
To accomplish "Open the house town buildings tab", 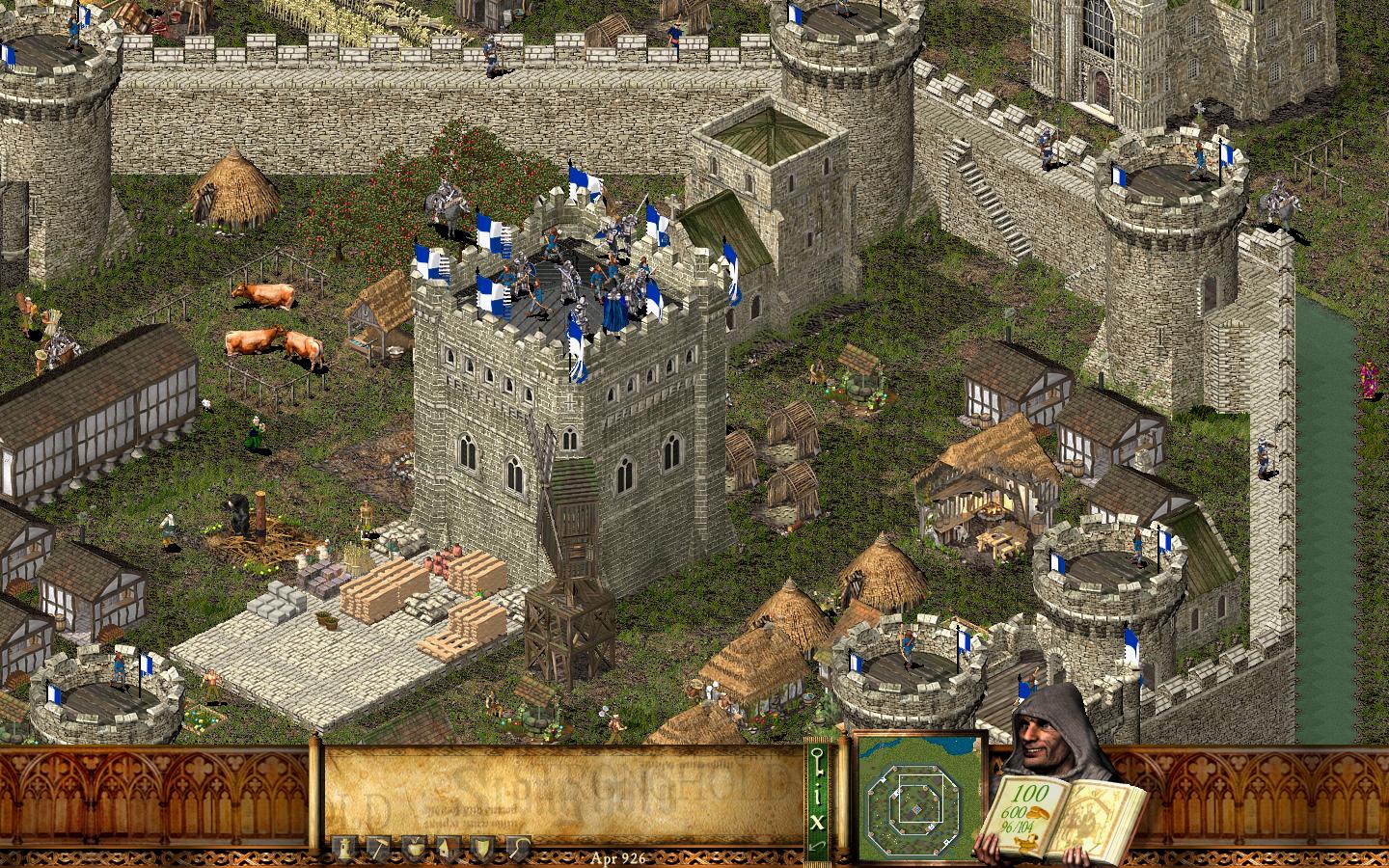I will click(445, 848).
